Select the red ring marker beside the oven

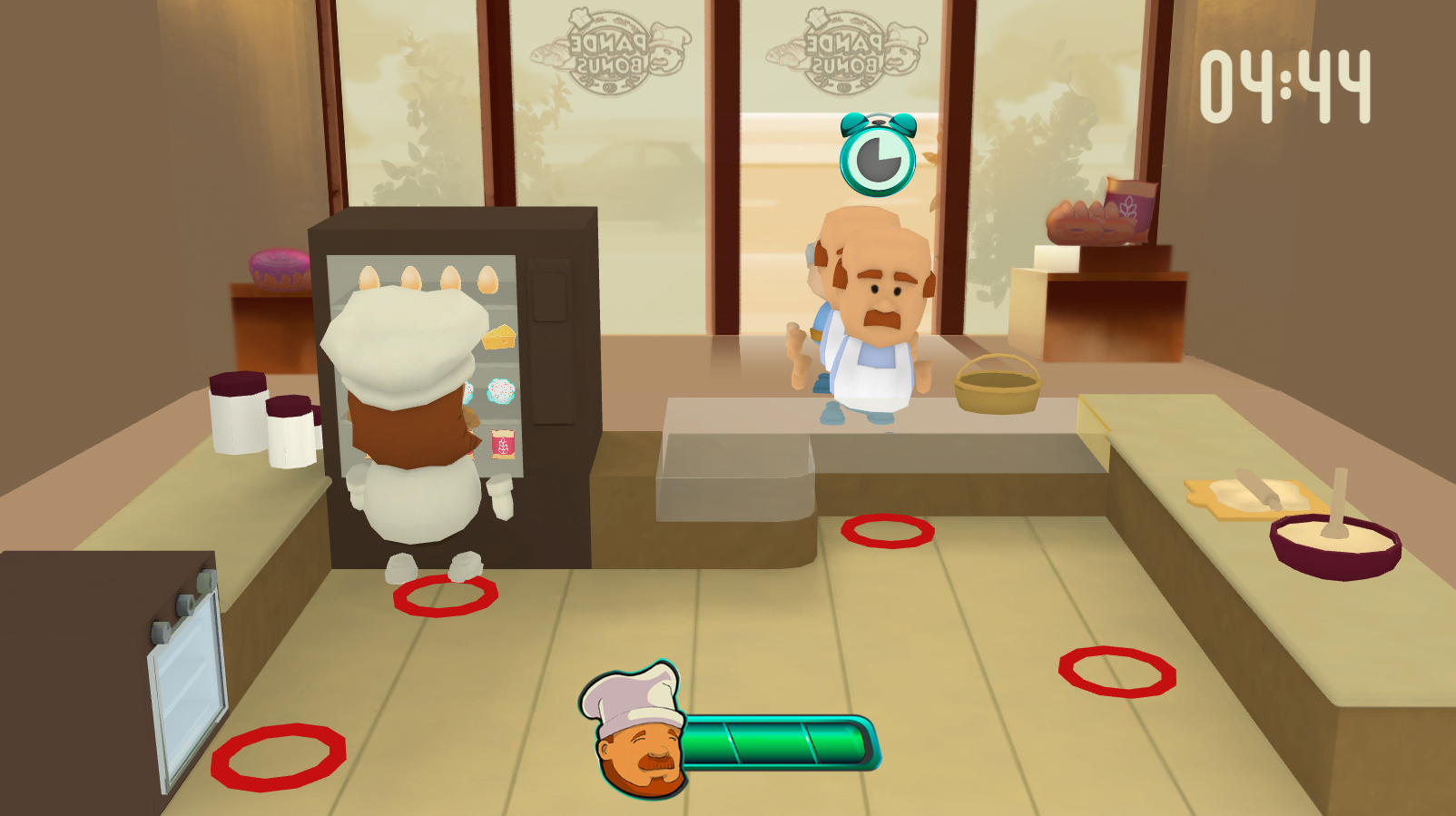tap(279, 756)
